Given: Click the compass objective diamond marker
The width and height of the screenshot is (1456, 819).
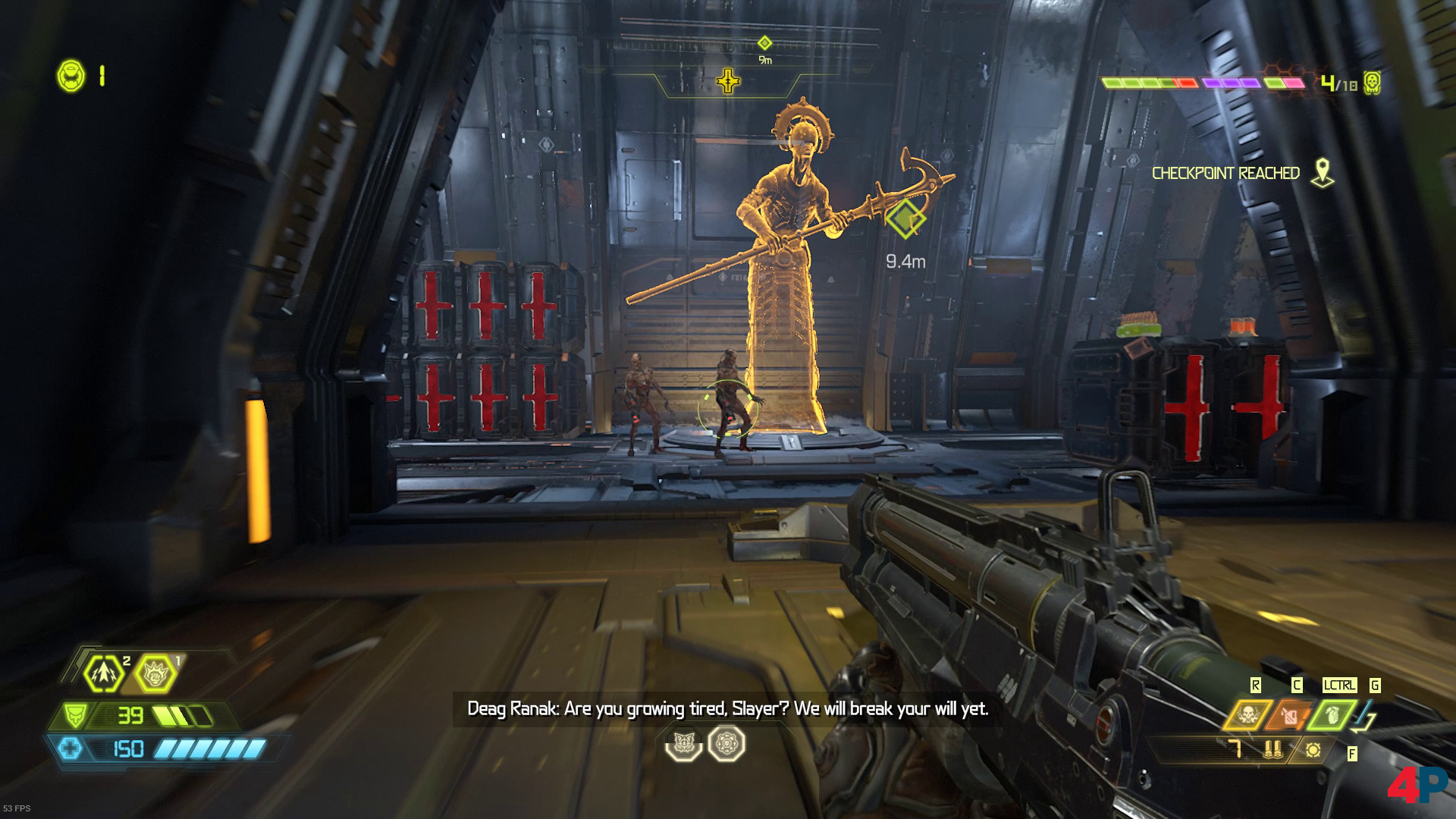Looking at the screenshot, I should click(x=764, y=43).
